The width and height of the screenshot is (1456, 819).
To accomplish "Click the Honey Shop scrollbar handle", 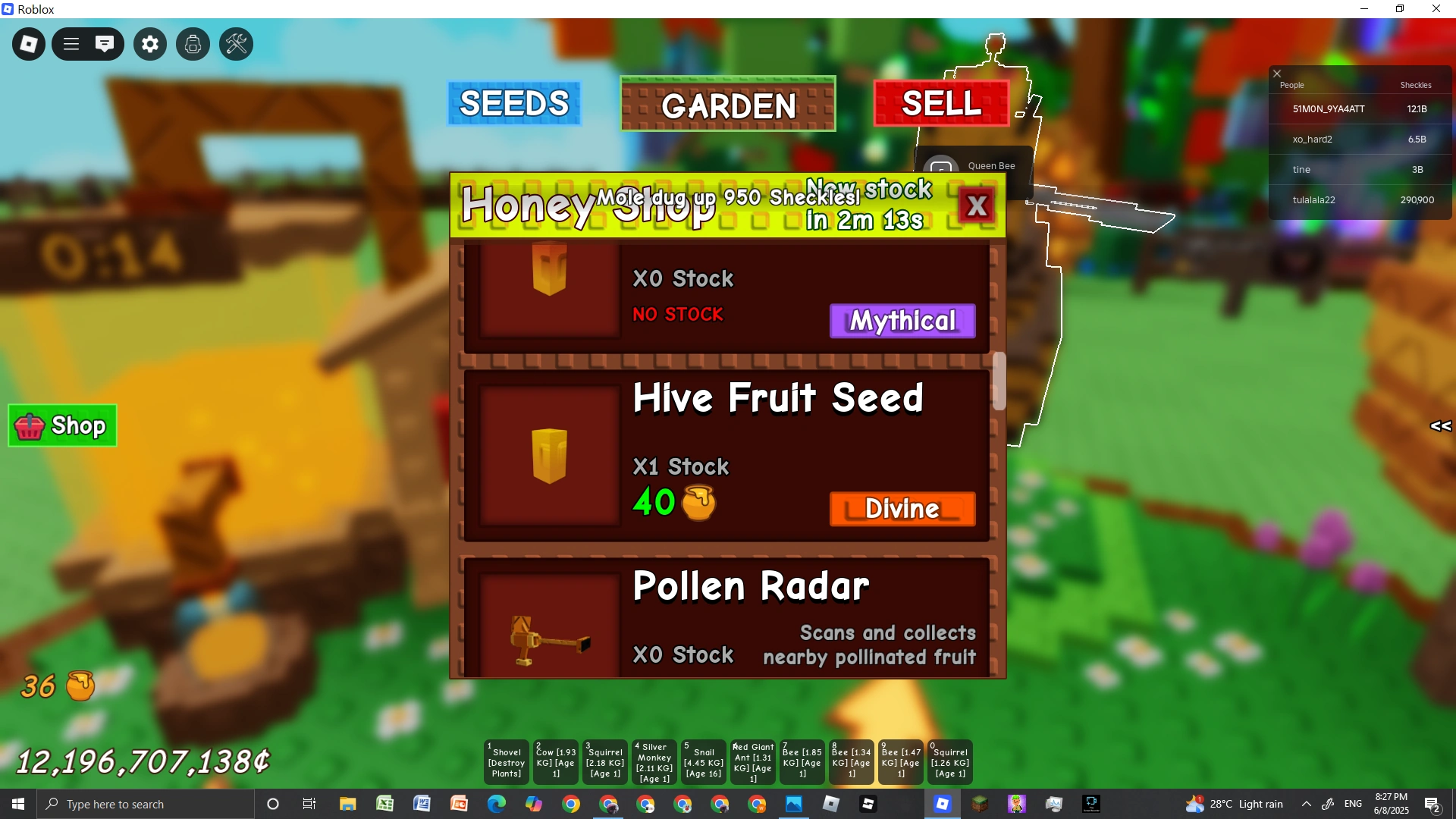I will (999, 381).
